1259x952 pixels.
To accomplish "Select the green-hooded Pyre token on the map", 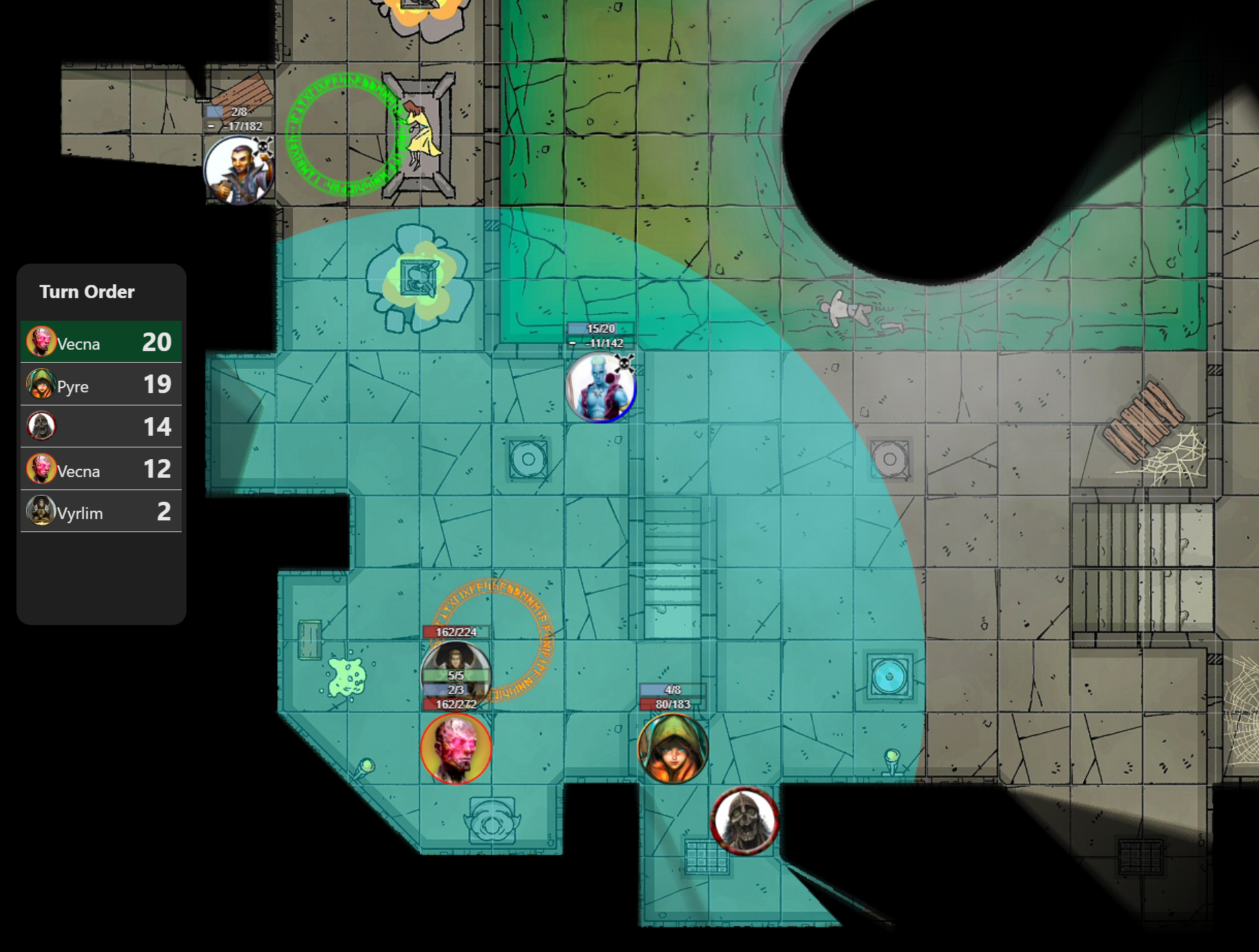I will coord(673,749).
